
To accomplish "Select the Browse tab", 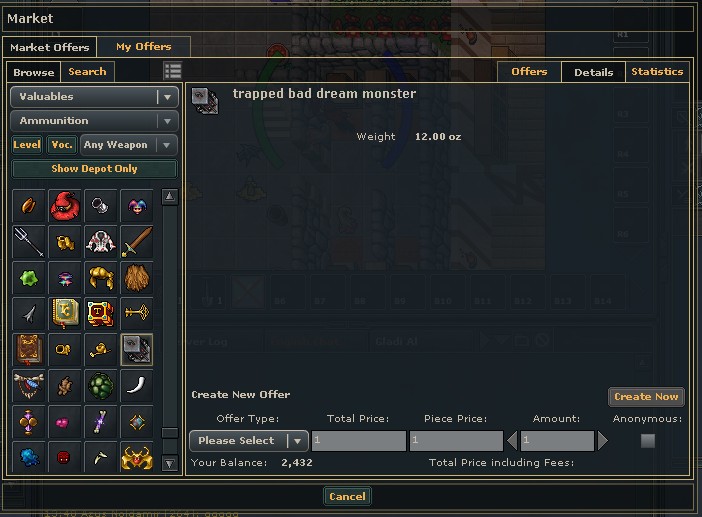I will (x=34, y=72).
